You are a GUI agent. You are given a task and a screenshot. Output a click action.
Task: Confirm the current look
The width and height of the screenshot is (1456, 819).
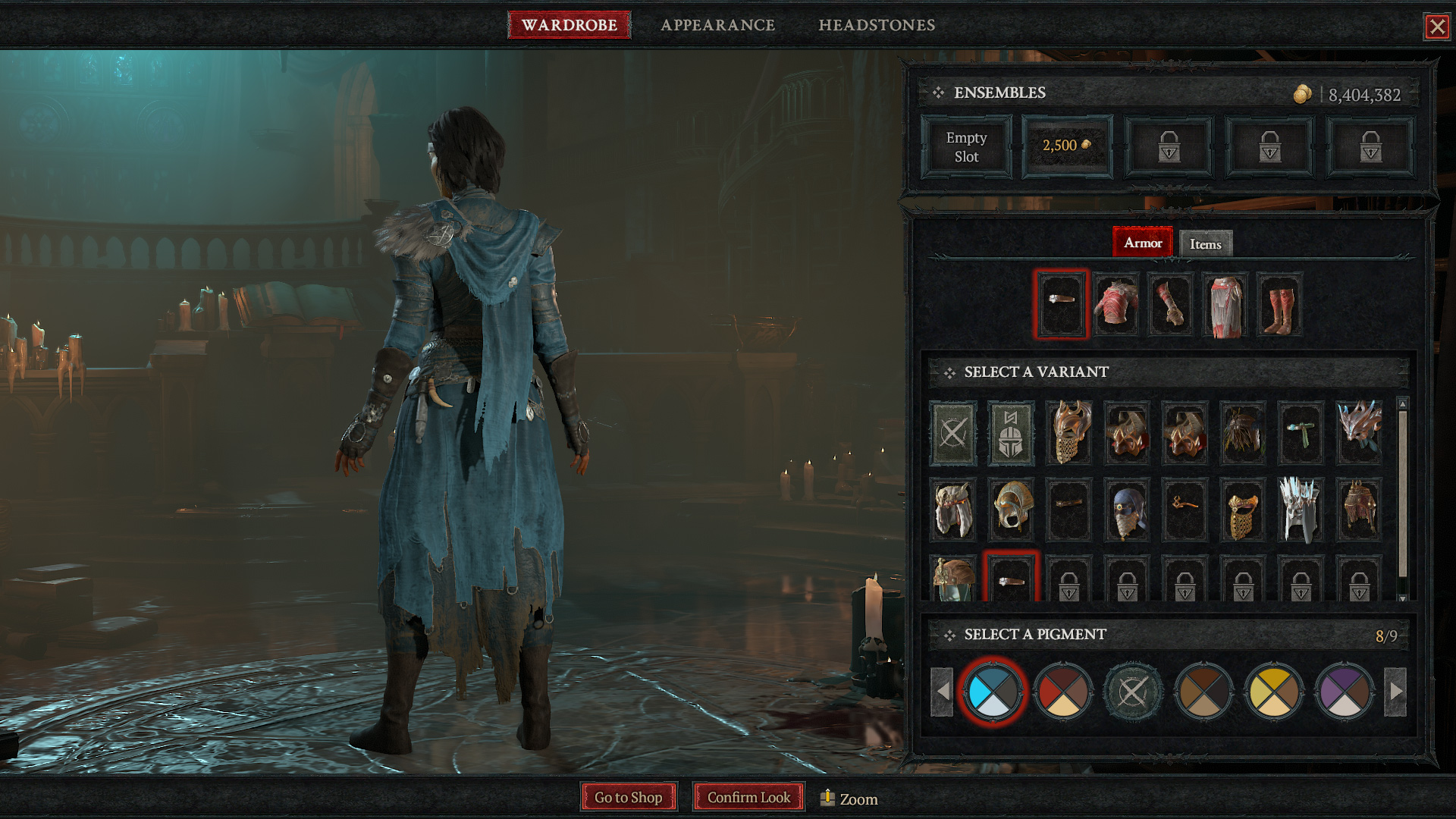click(x=748, y=797)
